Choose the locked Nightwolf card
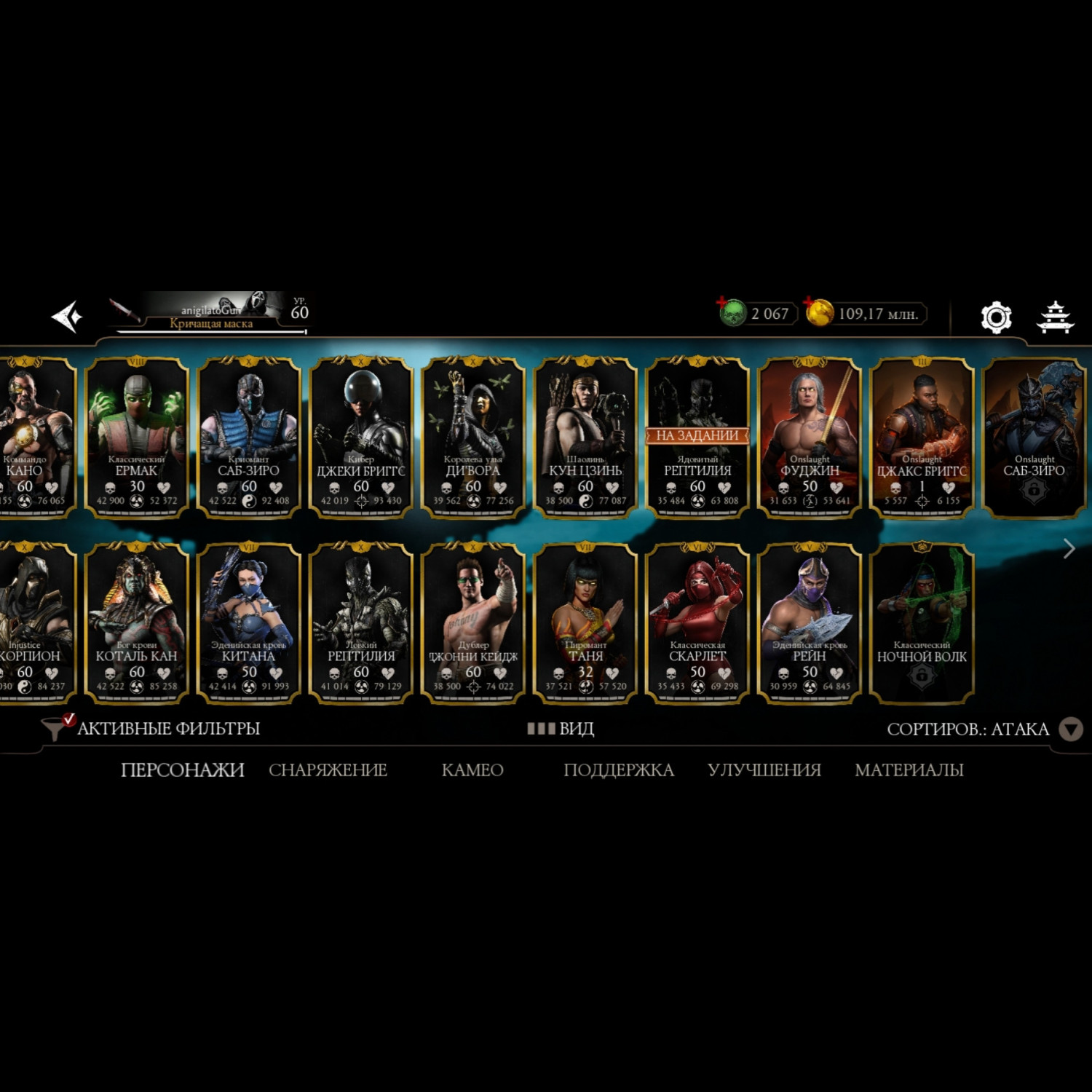The height and width of the screenshot is (1092, 1092). (922, 622)
